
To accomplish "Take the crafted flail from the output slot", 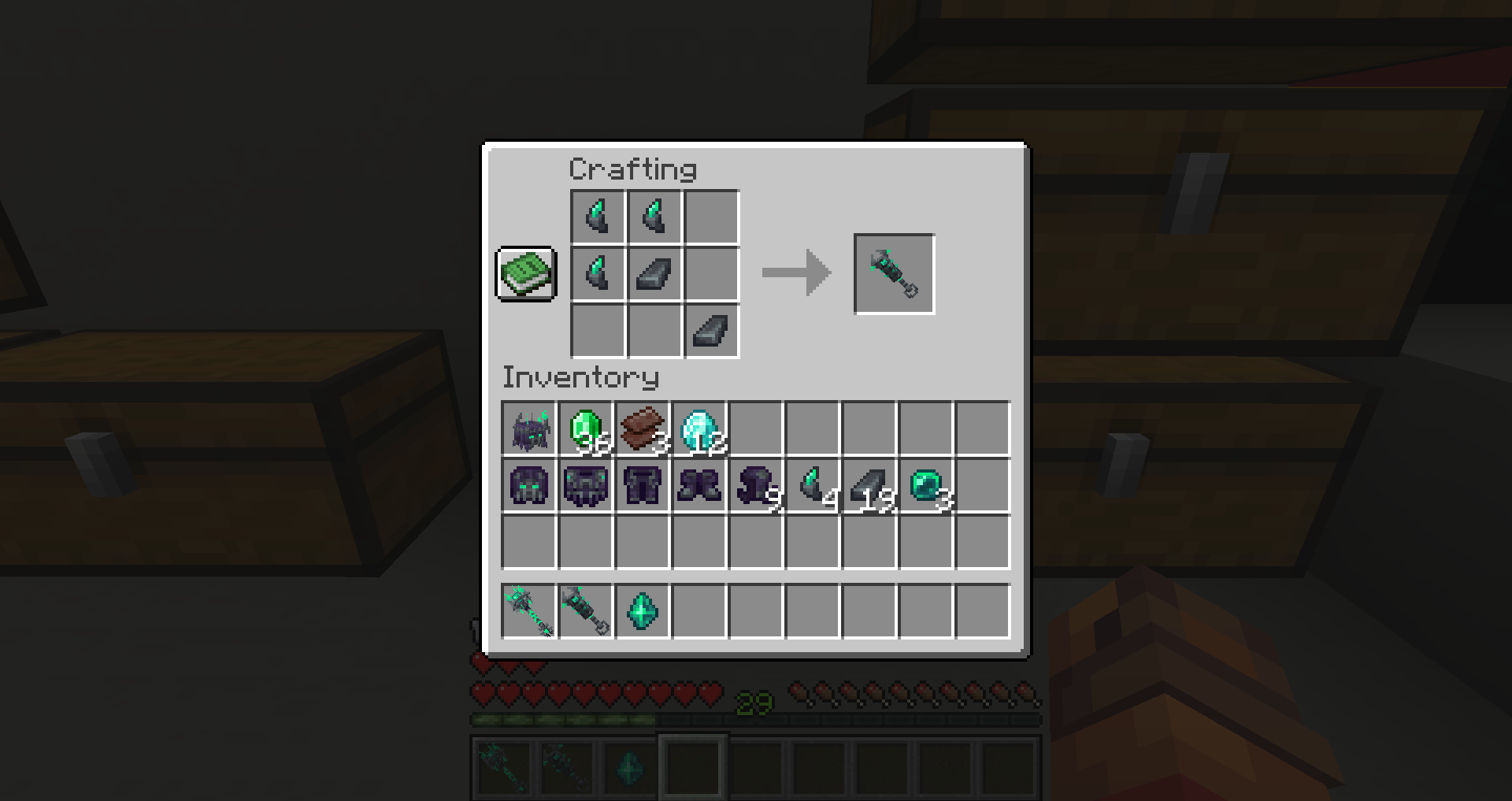I will pyautogui.click(x=893, y=273).
